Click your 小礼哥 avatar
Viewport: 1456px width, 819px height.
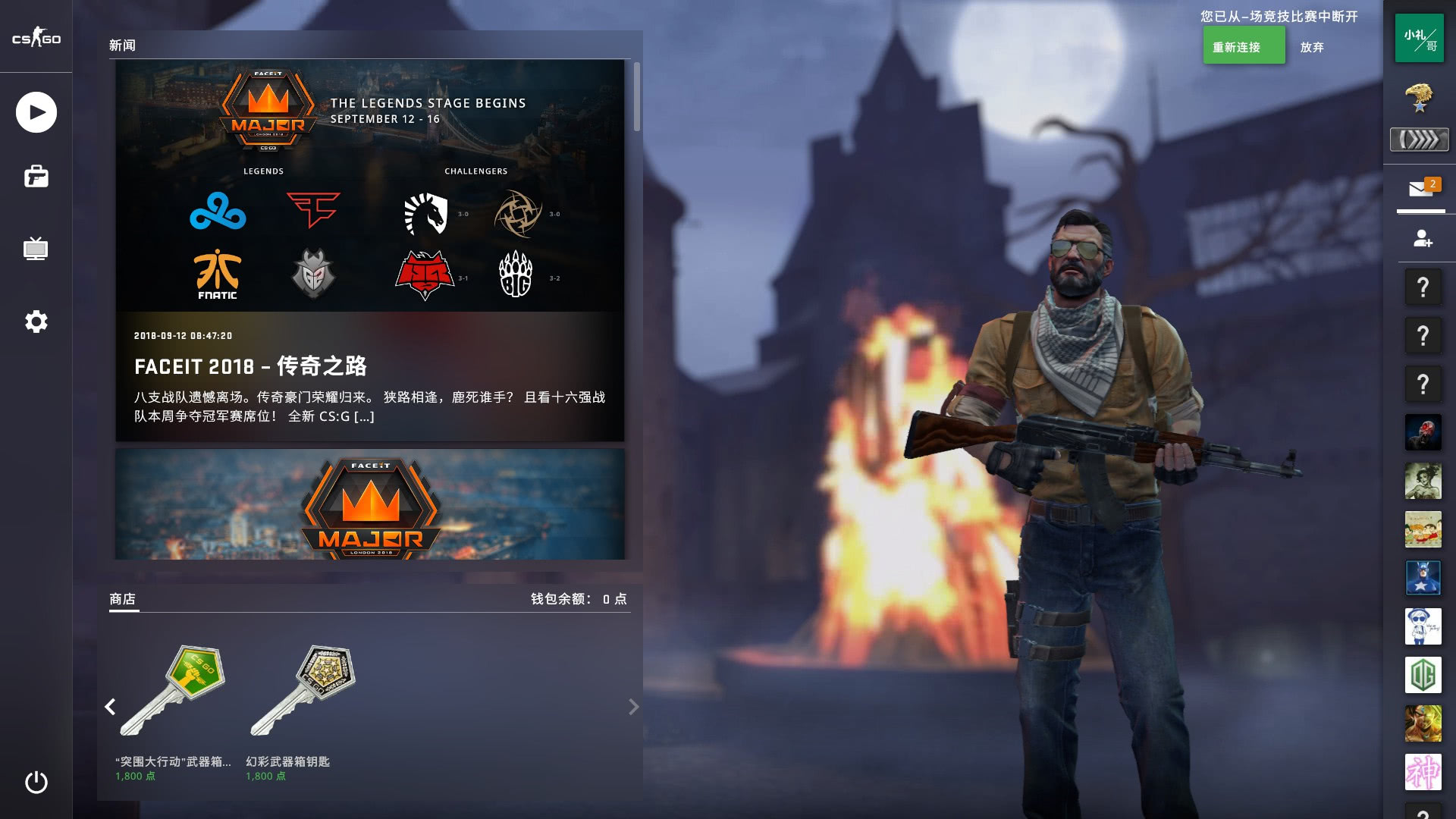1420,38
